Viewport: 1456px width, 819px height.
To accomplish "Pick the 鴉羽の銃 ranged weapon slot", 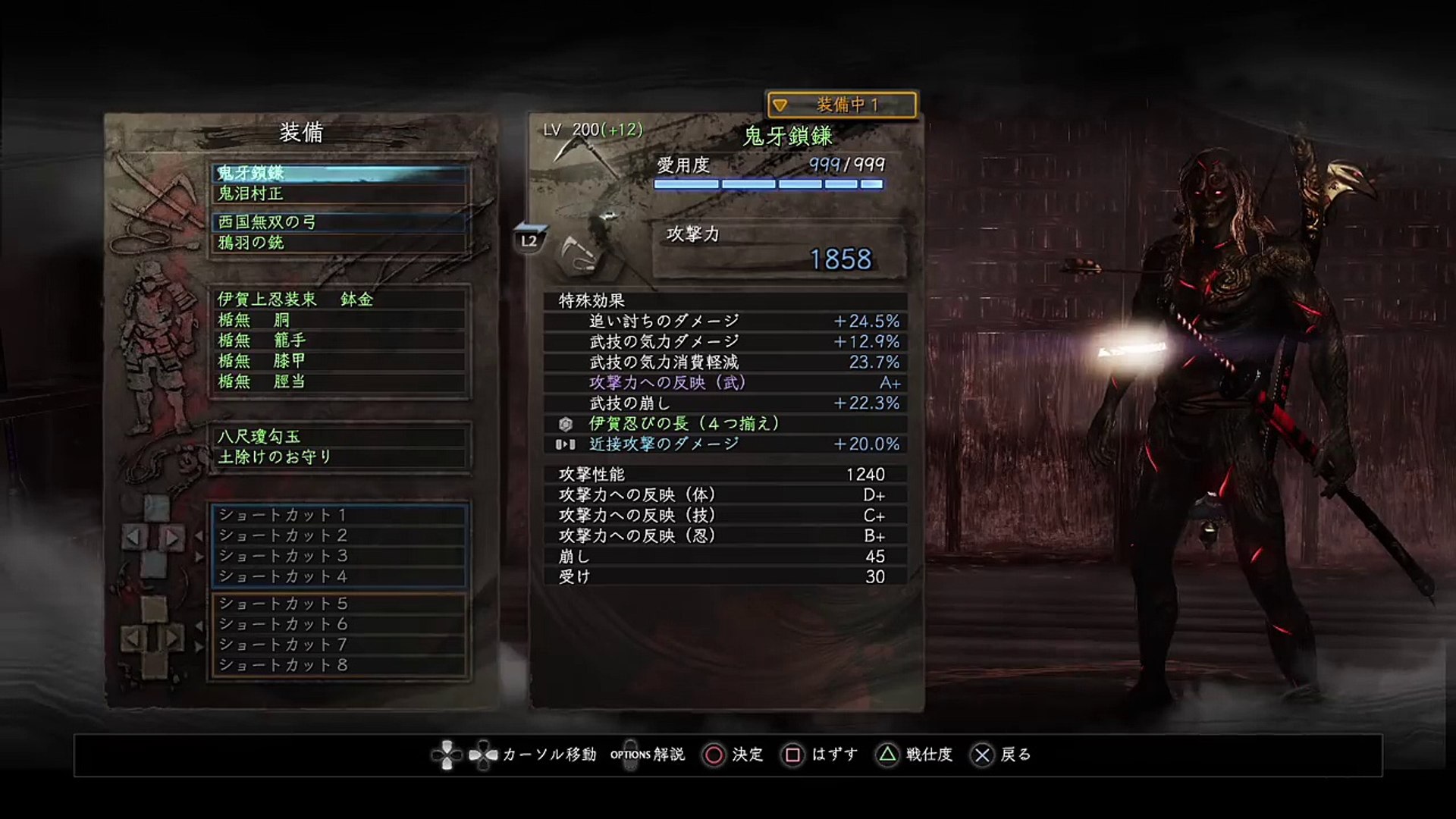I will pos(339,243).
